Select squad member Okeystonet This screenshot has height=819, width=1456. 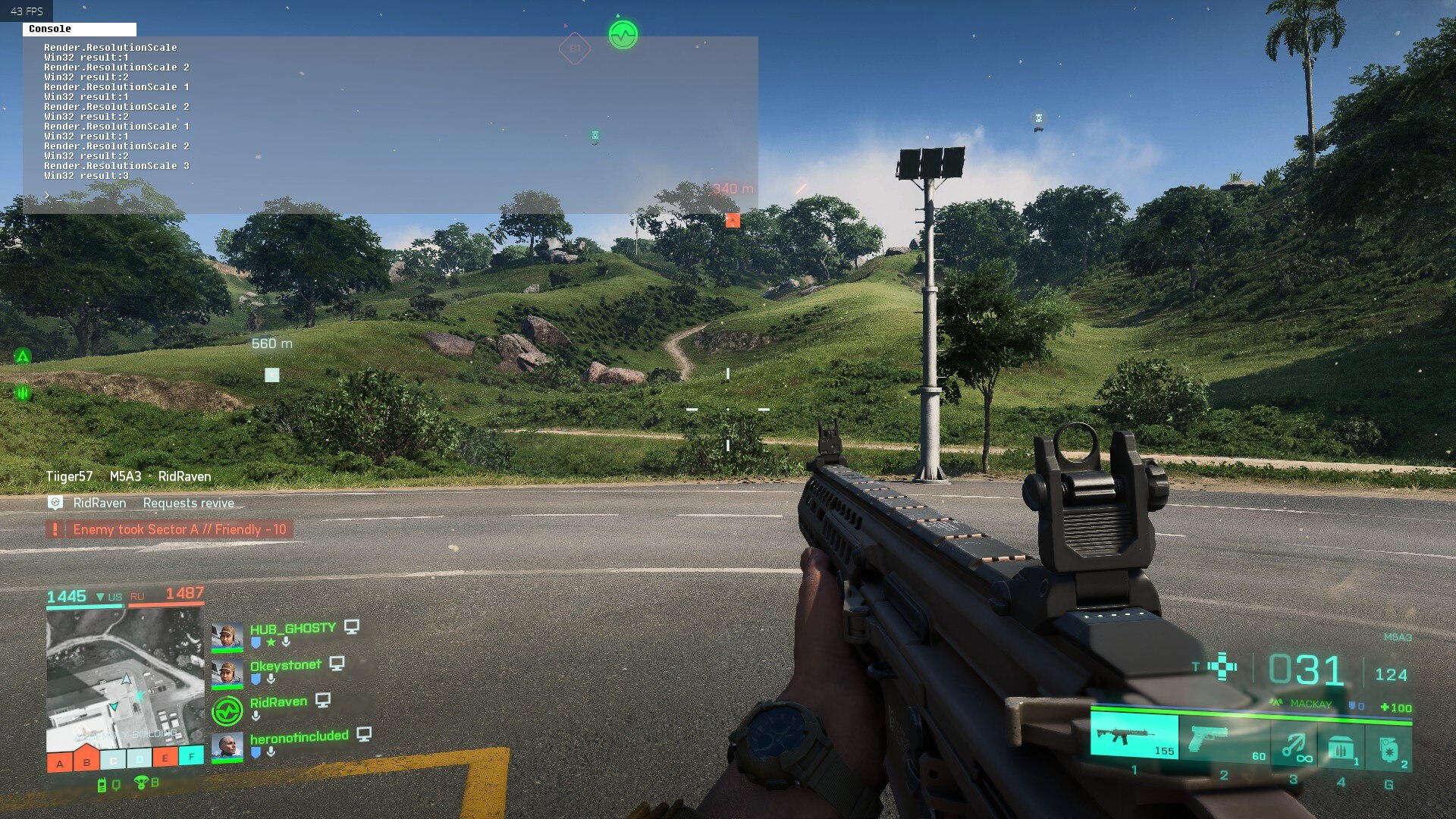285,665
